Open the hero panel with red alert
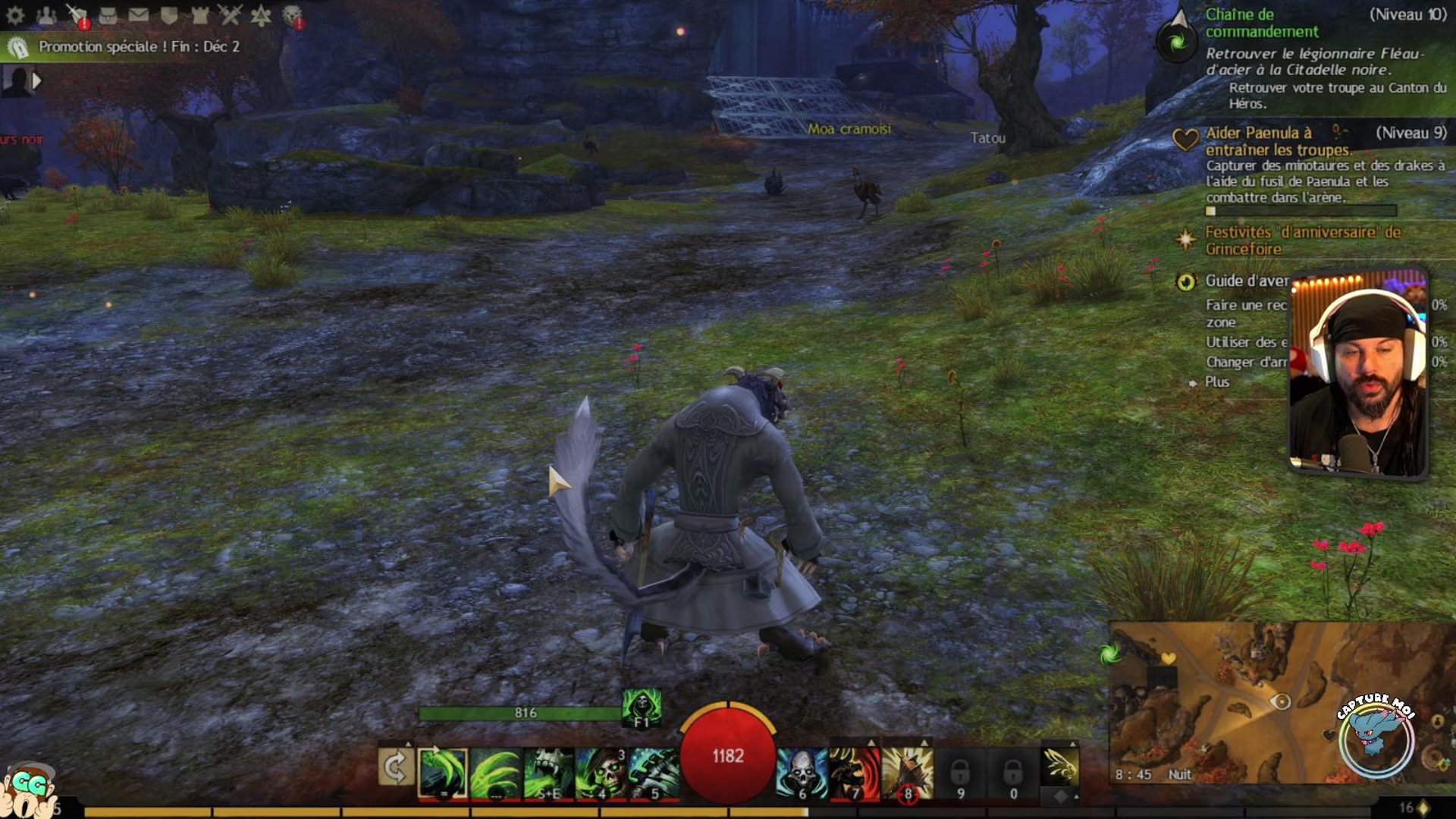The image size is (1456, 819). [x=77, y=15]
